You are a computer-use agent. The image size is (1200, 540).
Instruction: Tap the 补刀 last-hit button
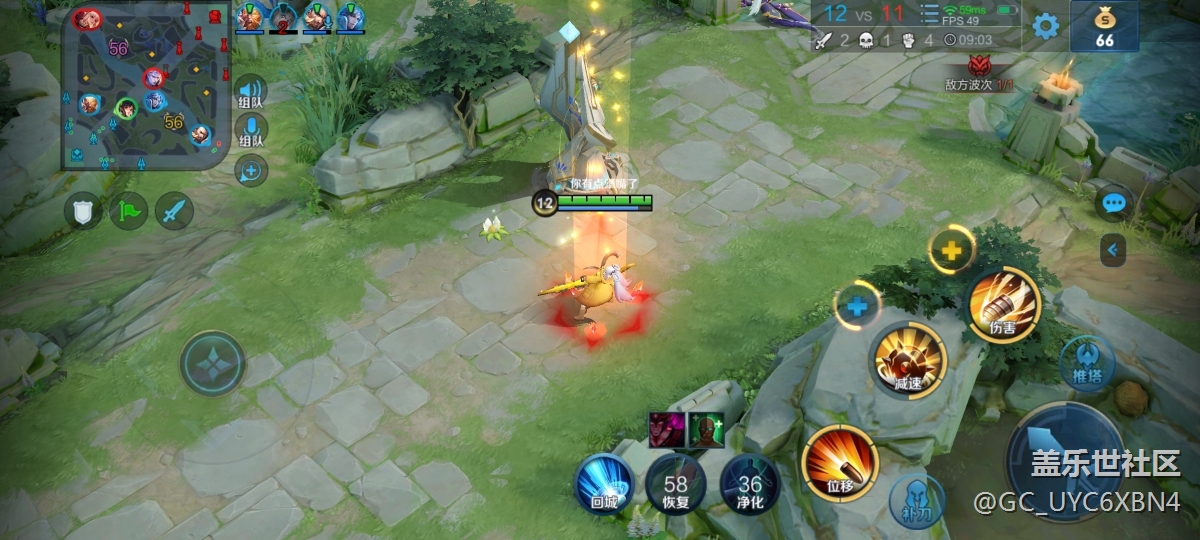click(x=916, y=501)
